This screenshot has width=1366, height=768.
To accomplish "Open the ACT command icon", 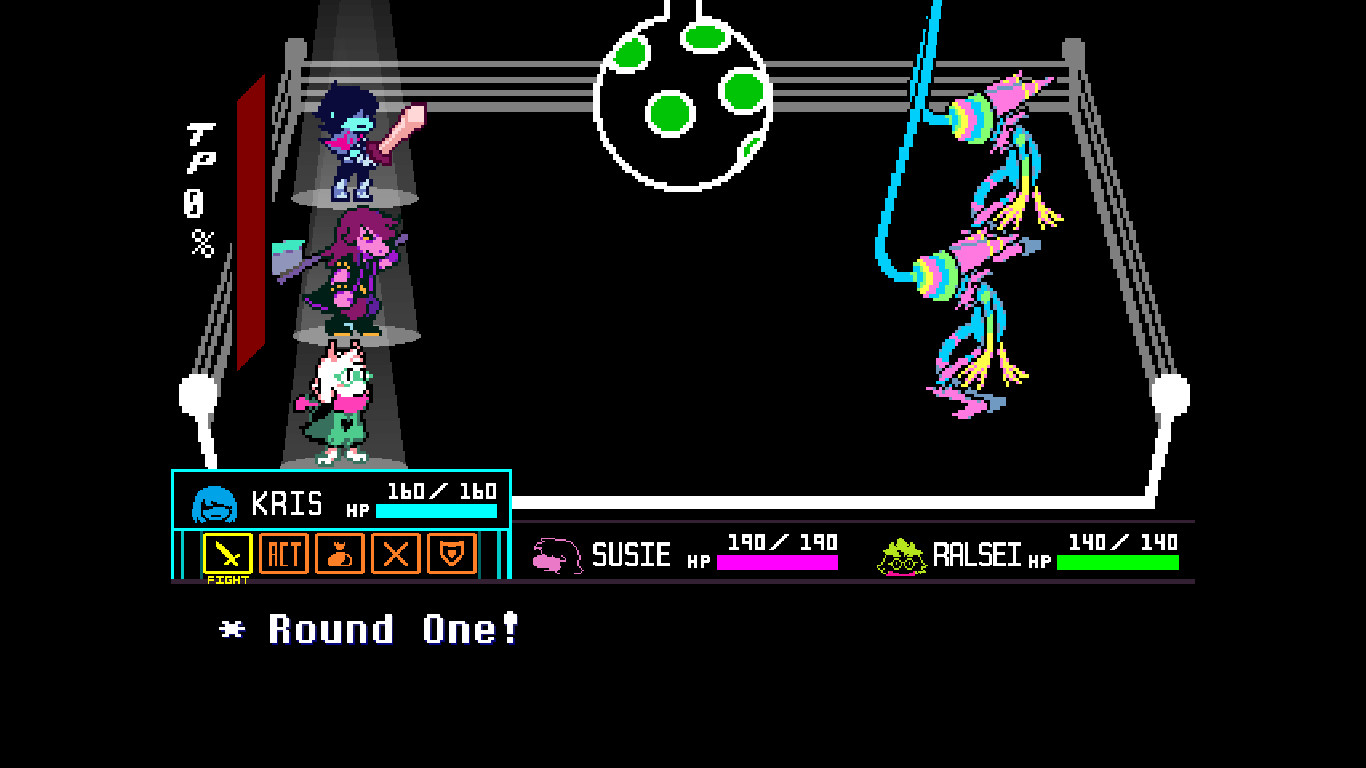I will pyautogui.click(x=283, y=555).
